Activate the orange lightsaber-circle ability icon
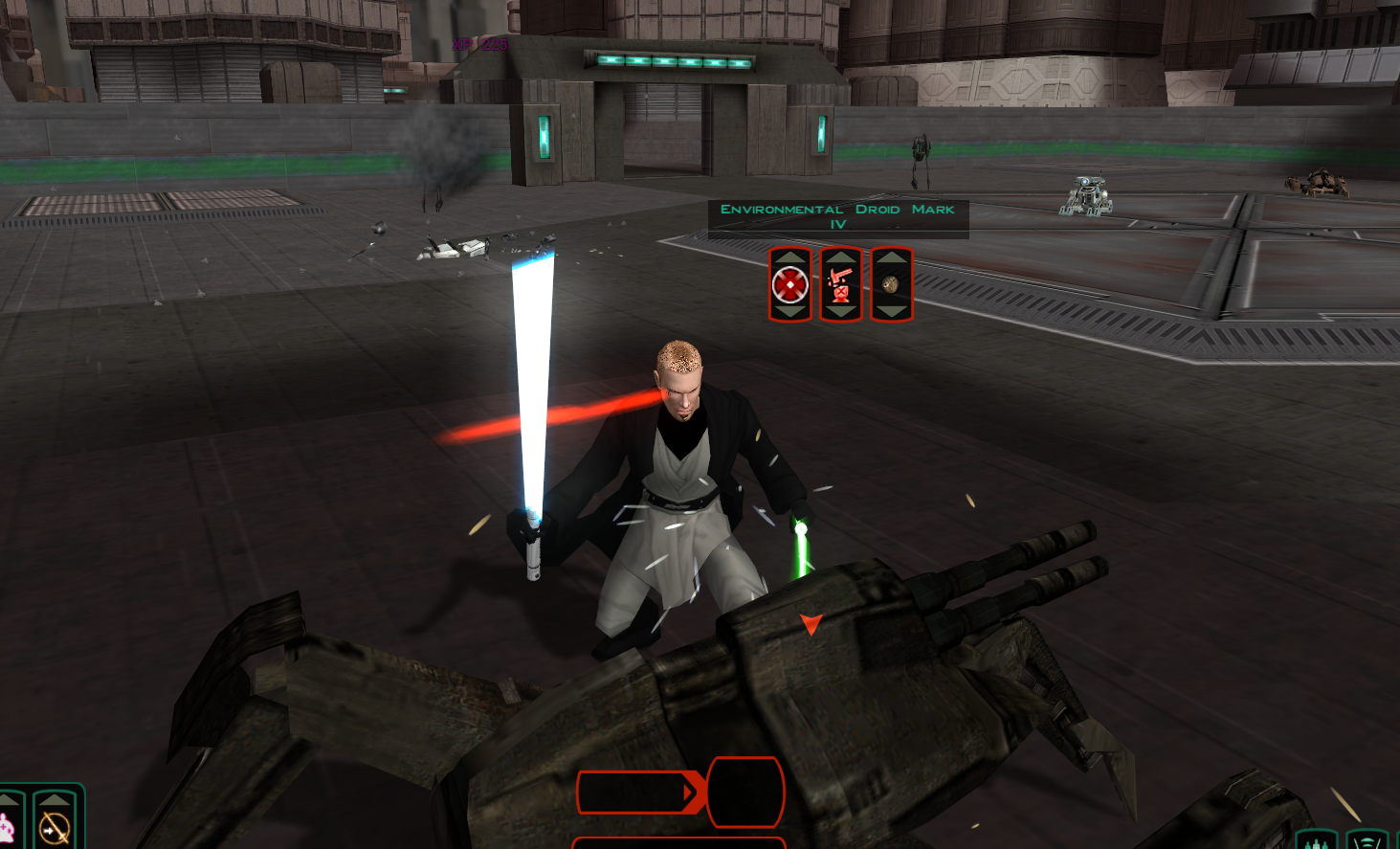The height and width of the screenshot is (849, 1400). (55, 829)
